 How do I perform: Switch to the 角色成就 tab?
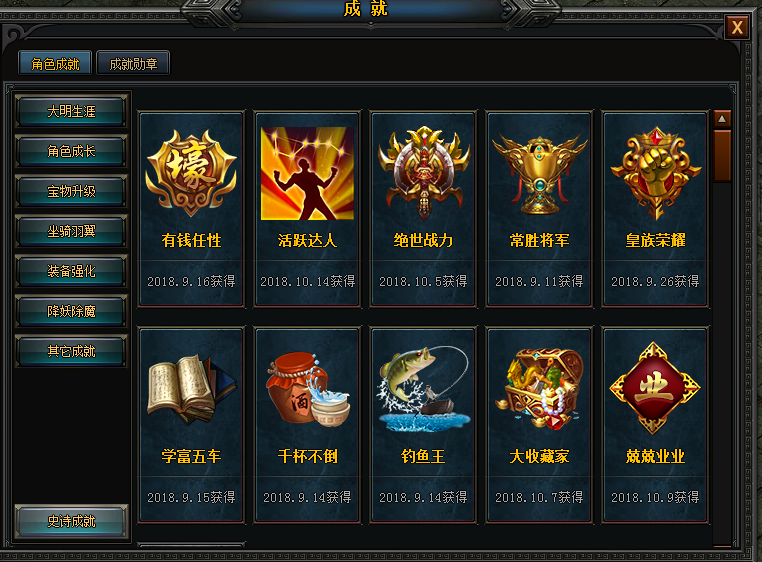(x=56, y=64)
